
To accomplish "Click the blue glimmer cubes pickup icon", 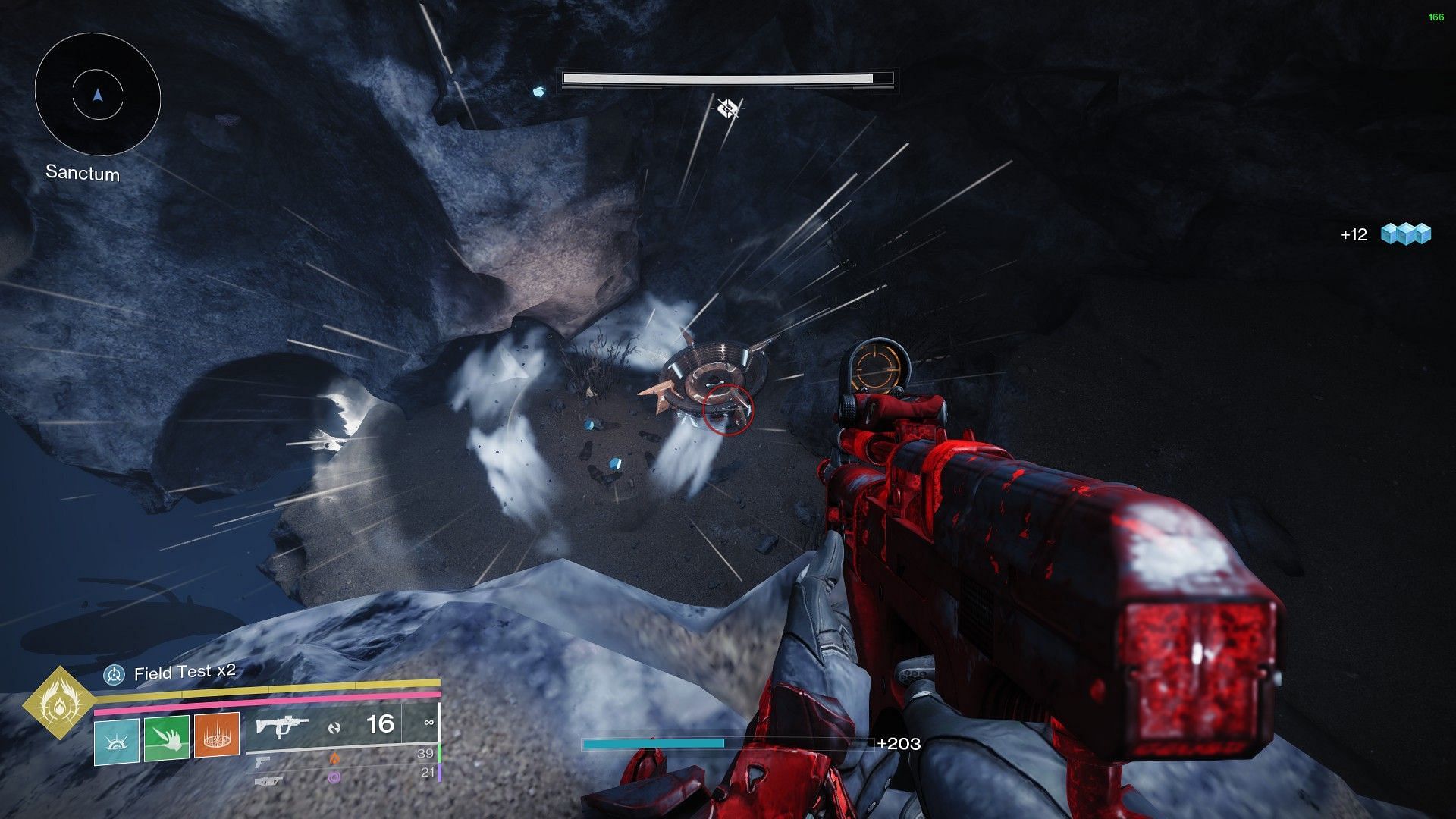I will (1405, 234).
